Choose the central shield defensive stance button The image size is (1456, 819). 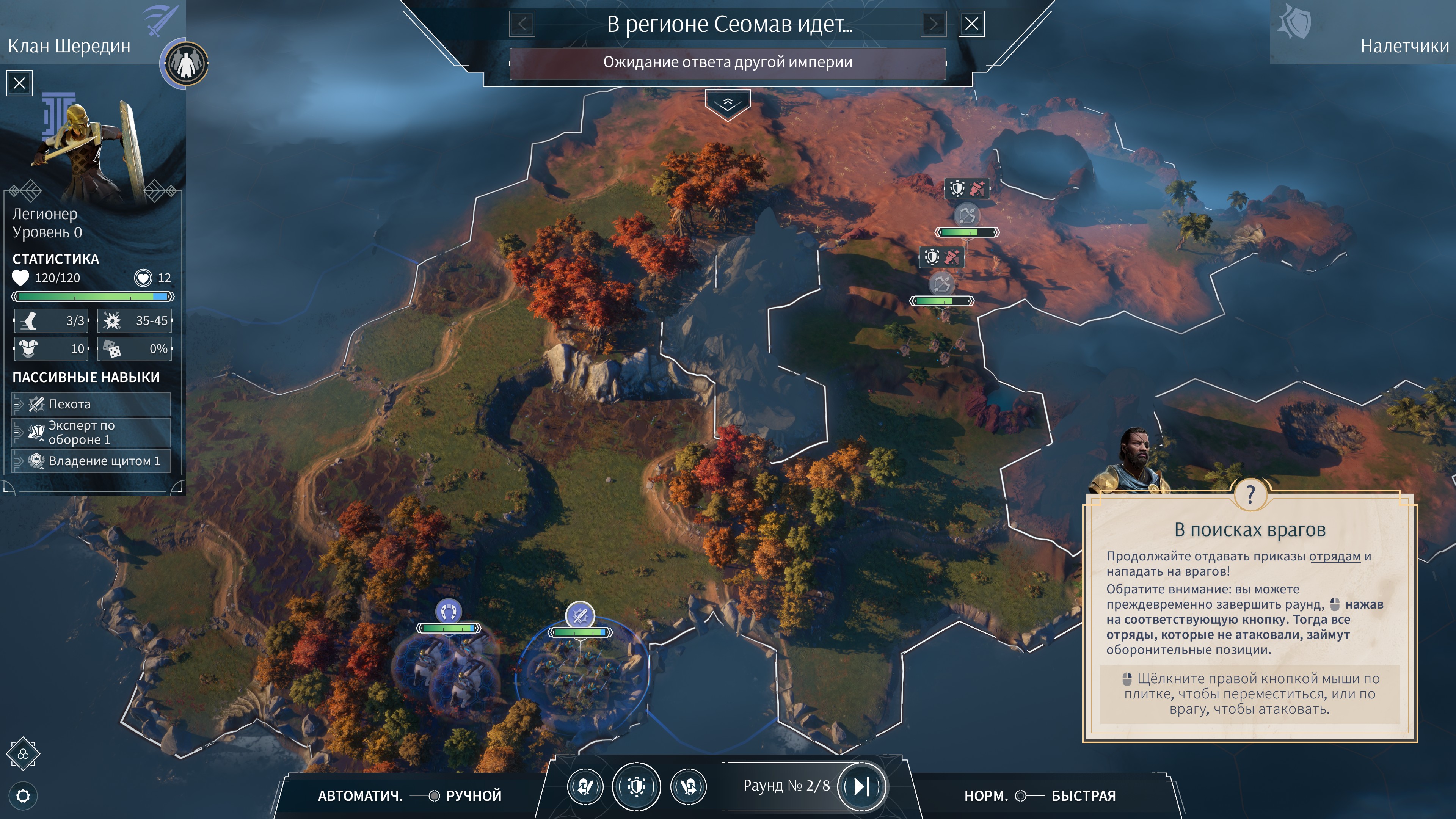point(637,786)
